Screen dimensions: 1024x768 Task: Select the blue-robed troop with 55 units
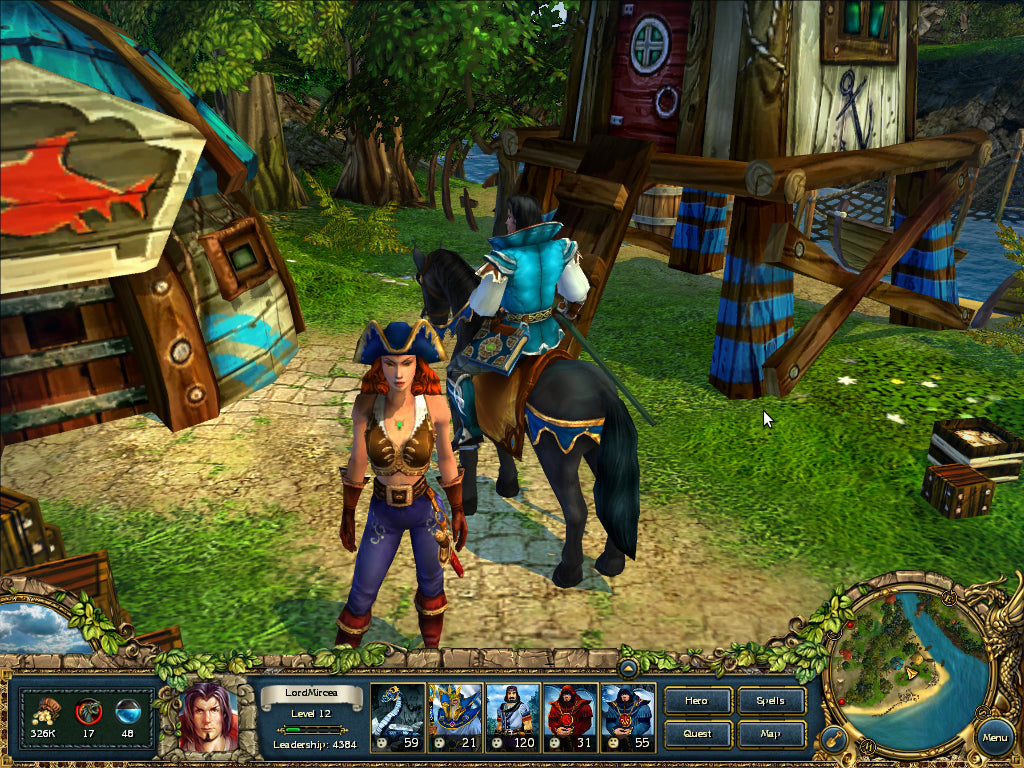point(627,717)
